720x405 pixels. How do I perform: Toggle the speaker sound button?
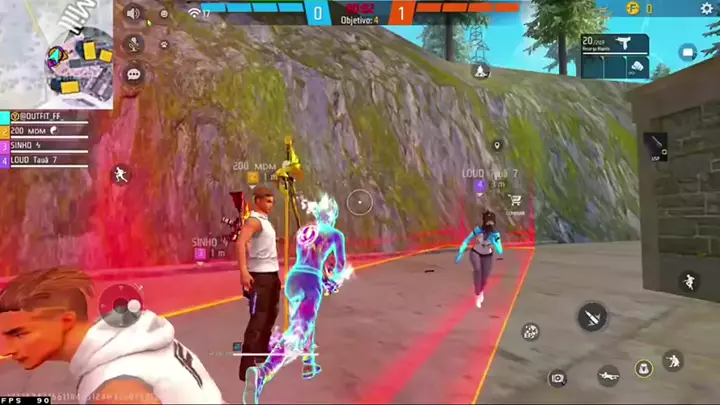(x=132, y=13)
